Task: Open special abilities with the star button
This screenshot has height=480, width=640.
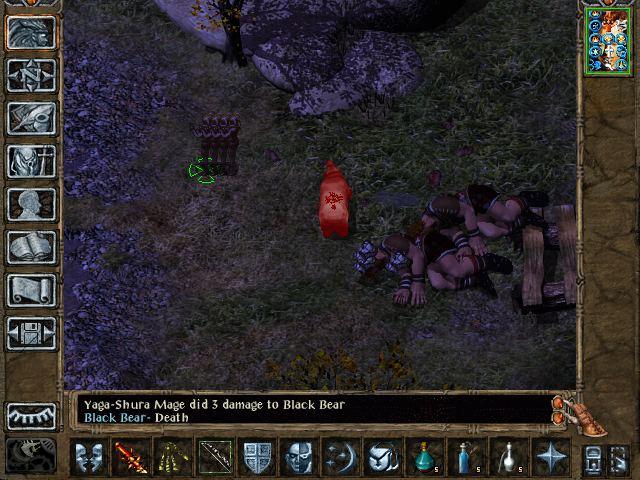Action: click(x=551, y=458)
